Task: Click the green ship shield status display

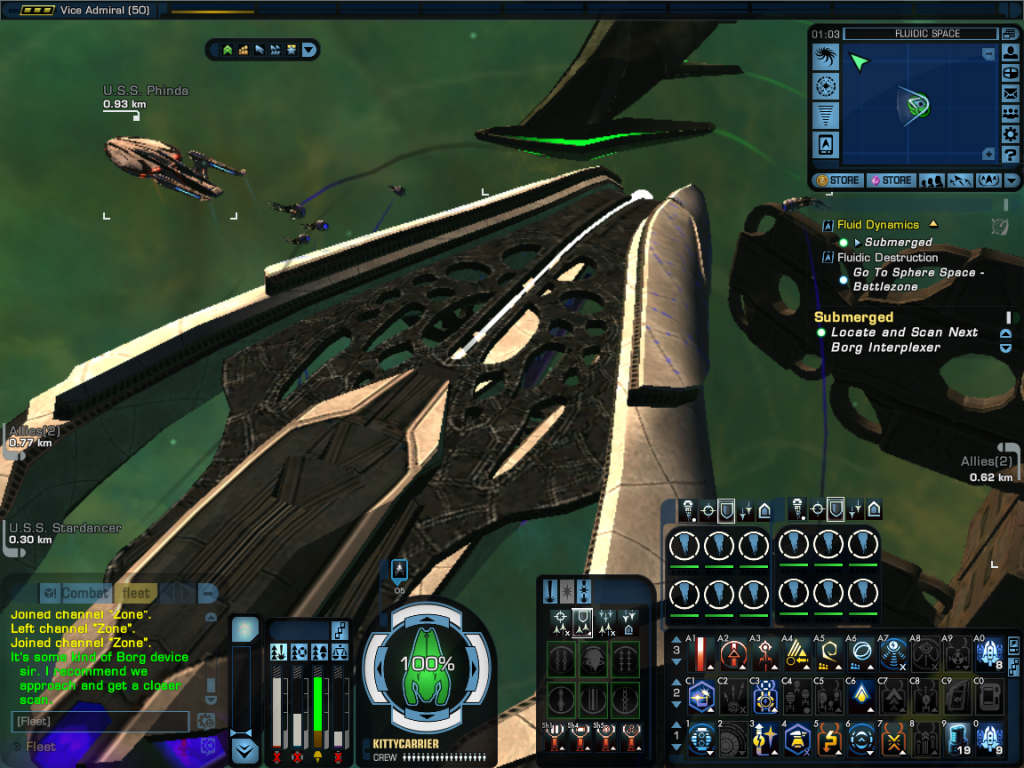Action: [x=428, y=665]
